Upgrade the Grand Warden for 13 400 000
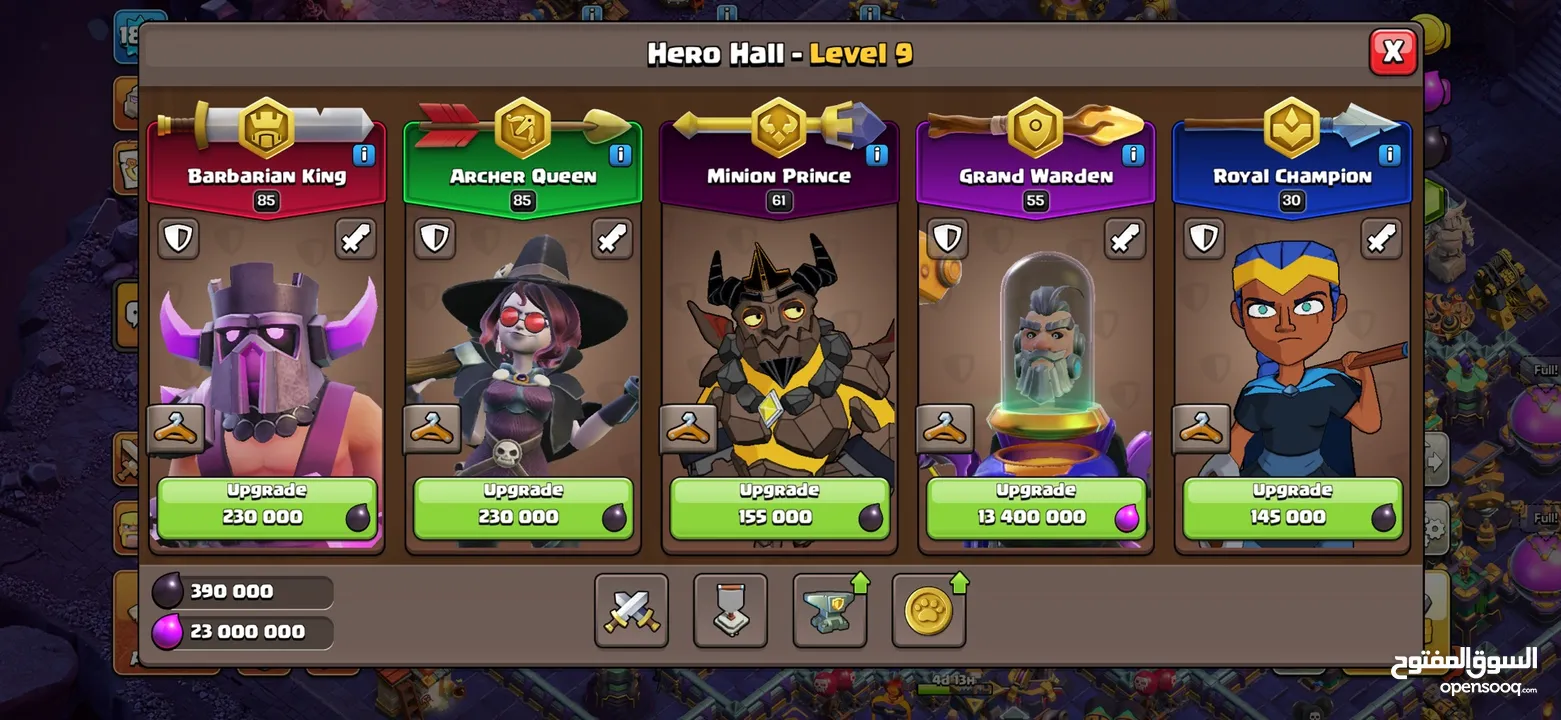This screenshot has width=1561, height=720. point(1034,508)
